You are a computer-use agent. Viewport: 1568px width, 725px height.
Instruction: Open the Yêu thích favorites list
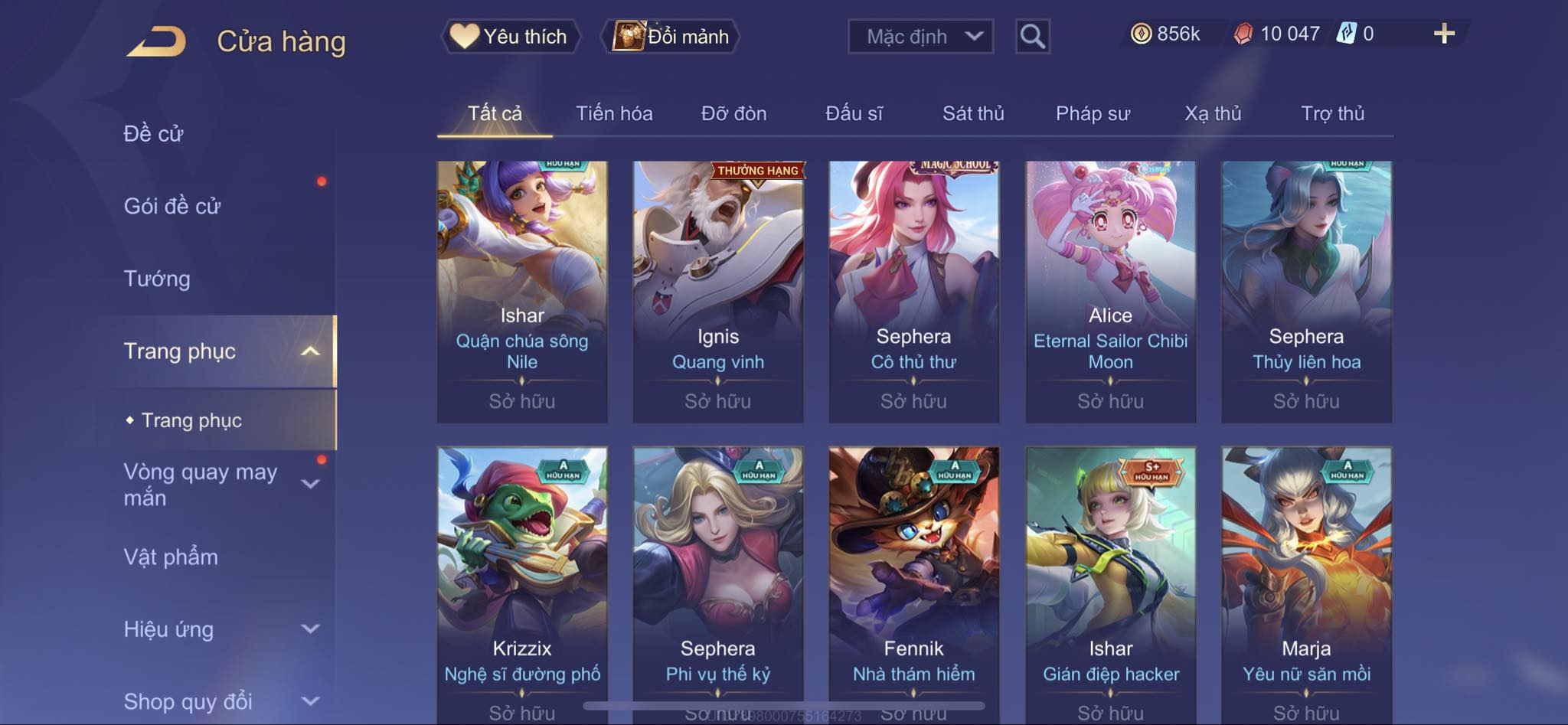(x=510, y=37)
